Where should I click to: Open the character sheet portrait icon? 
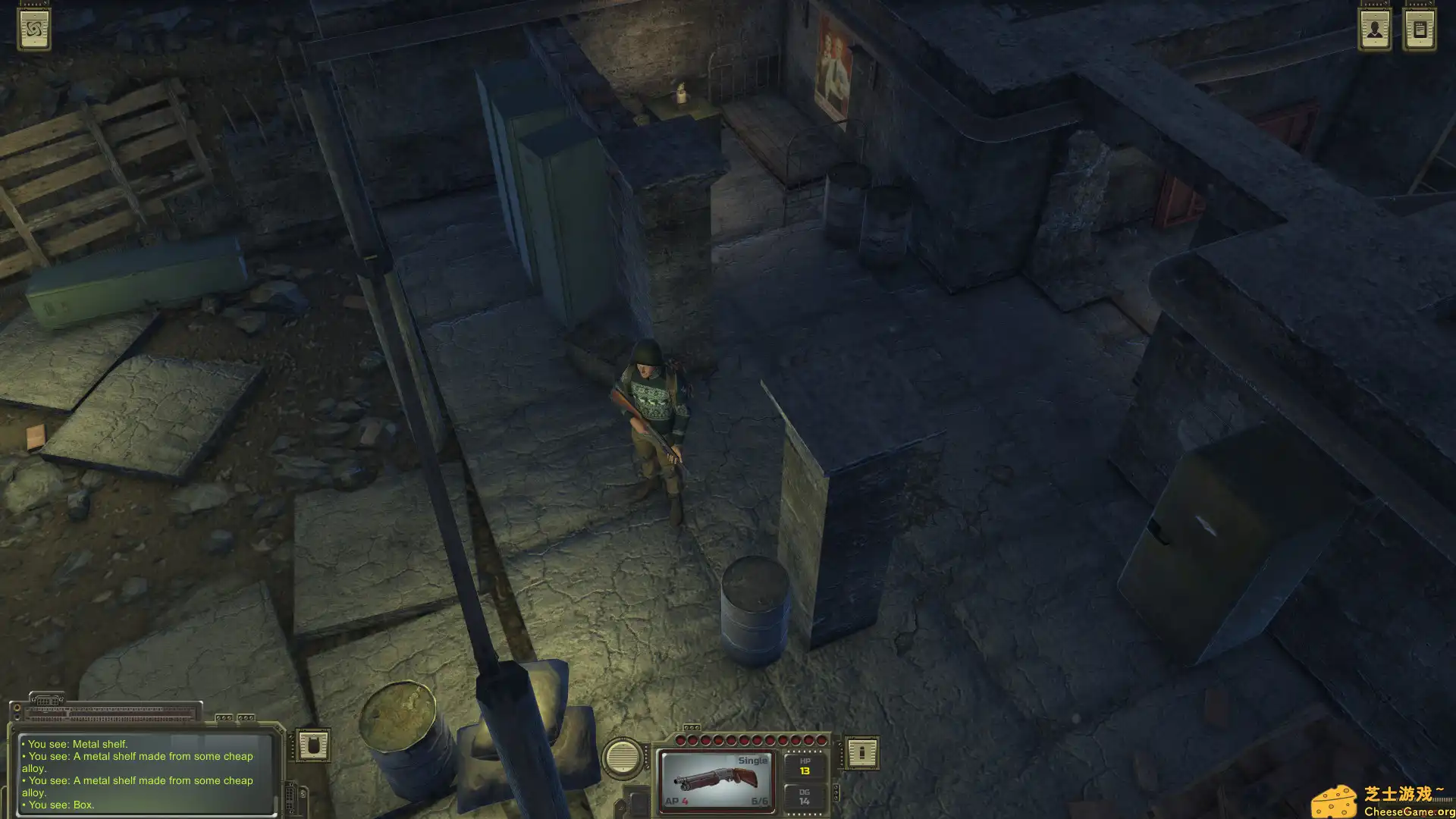pos(1374,30)
